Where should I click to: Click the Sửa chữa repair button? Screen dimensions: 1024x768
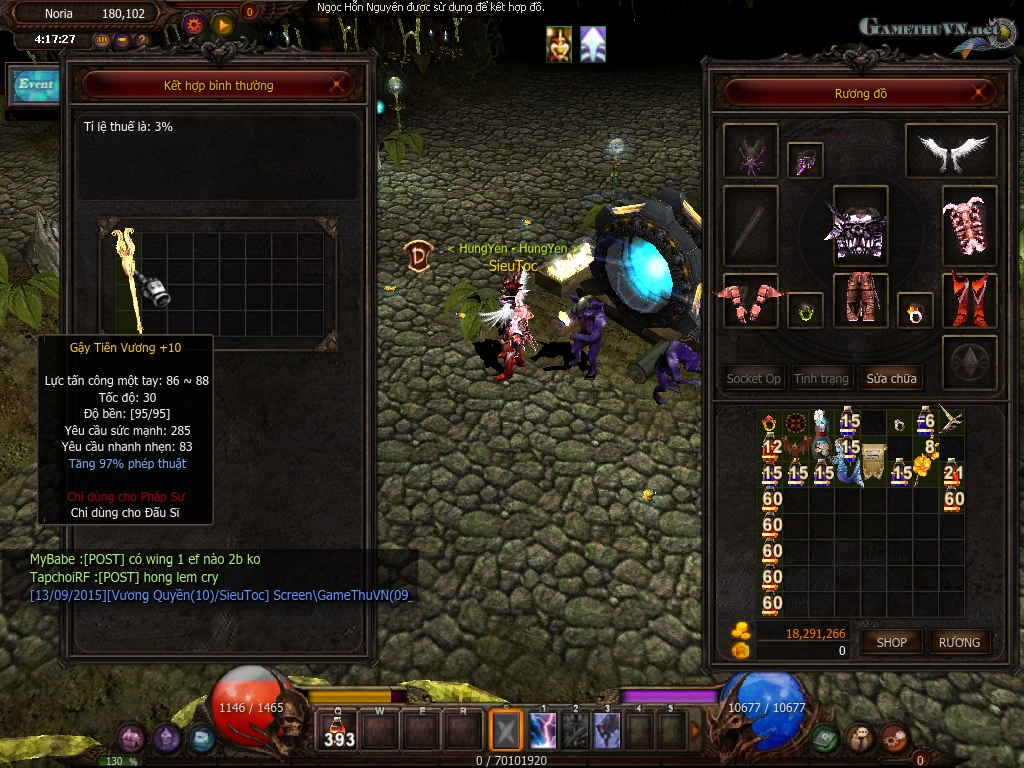tap(891, 379)
